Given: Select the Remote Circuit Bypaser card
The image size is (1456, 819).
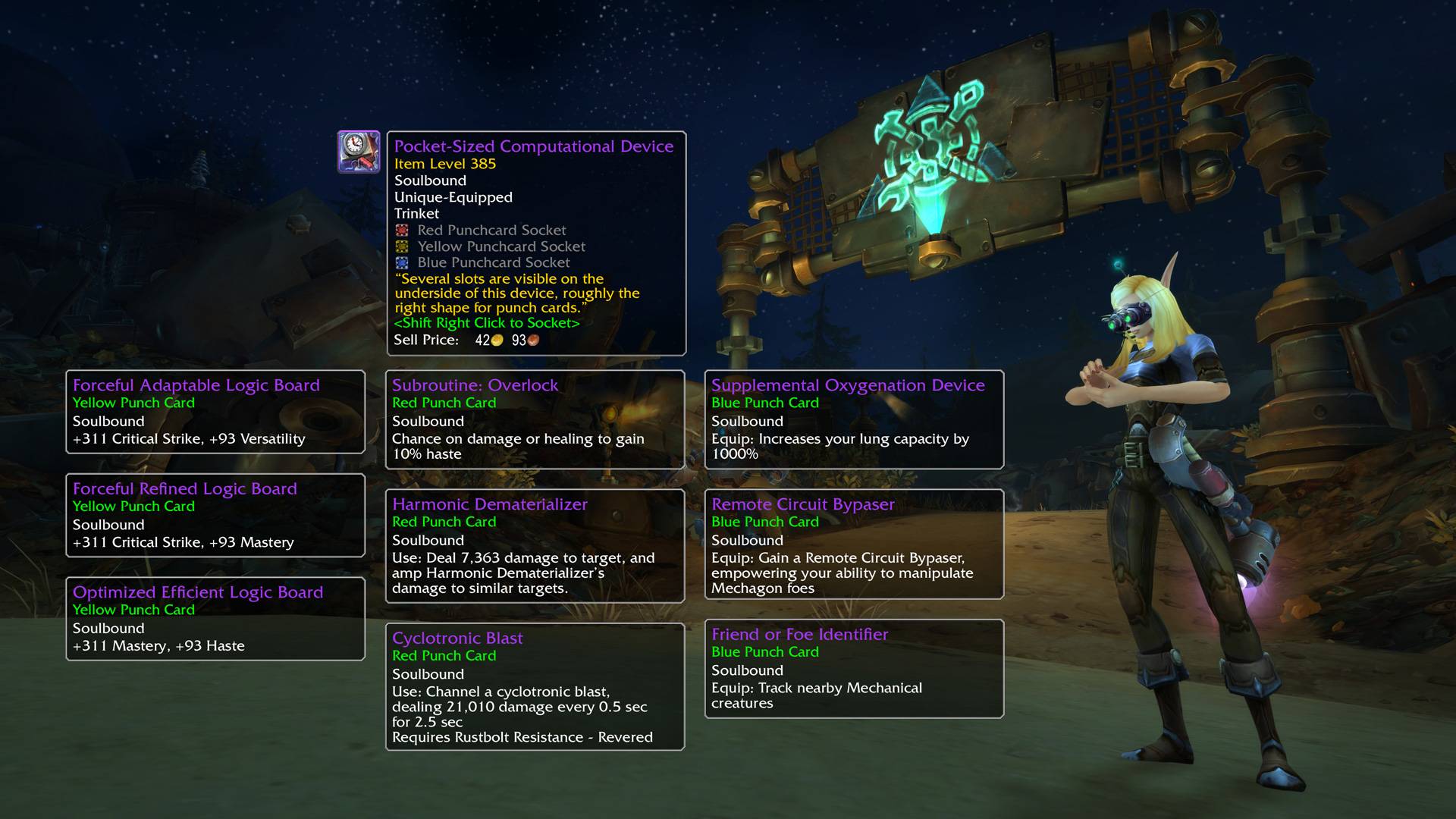Looking at the screenshot, I should tap(854, 544).
